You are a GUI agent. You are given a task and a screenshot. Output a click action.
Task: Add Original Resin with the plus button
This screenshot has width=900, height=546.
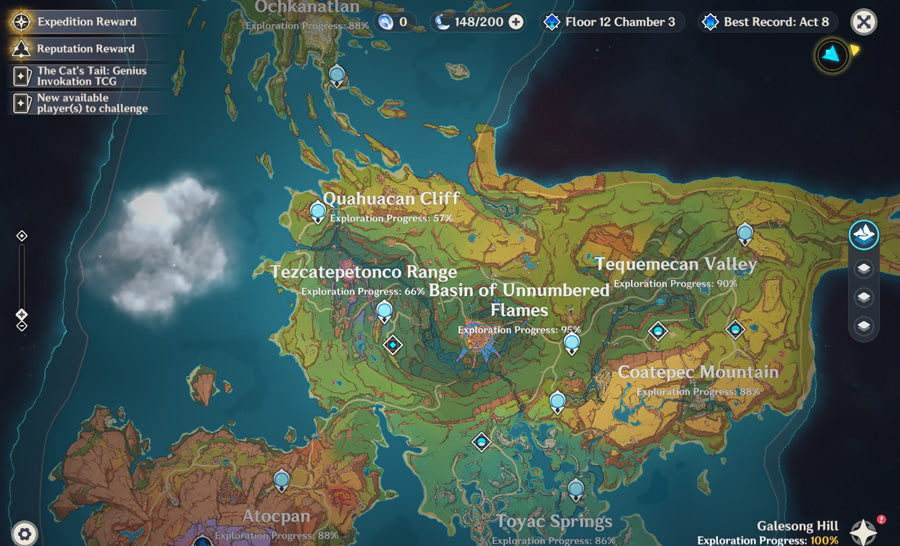click(x=516, y=21)
